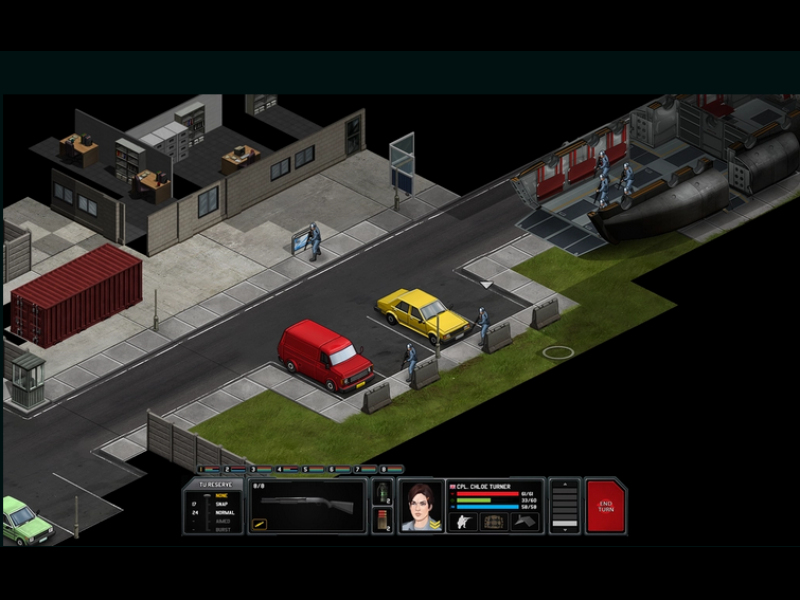Choose soldier number 4 from squad bar
Viewport: 800px width, 600px height.
tap(278, 468)
